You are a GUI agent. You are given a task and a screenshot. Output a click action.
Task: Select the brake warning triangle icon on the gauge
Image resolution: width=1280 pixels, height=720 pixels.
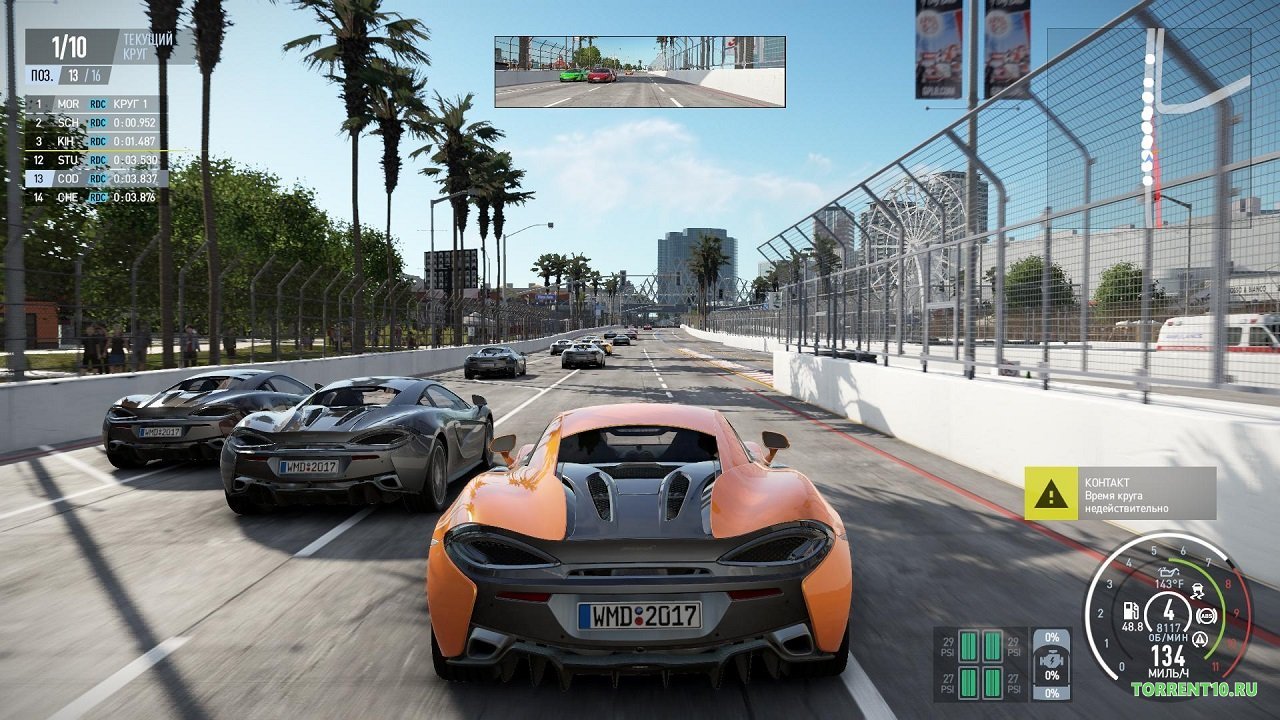1199,638
